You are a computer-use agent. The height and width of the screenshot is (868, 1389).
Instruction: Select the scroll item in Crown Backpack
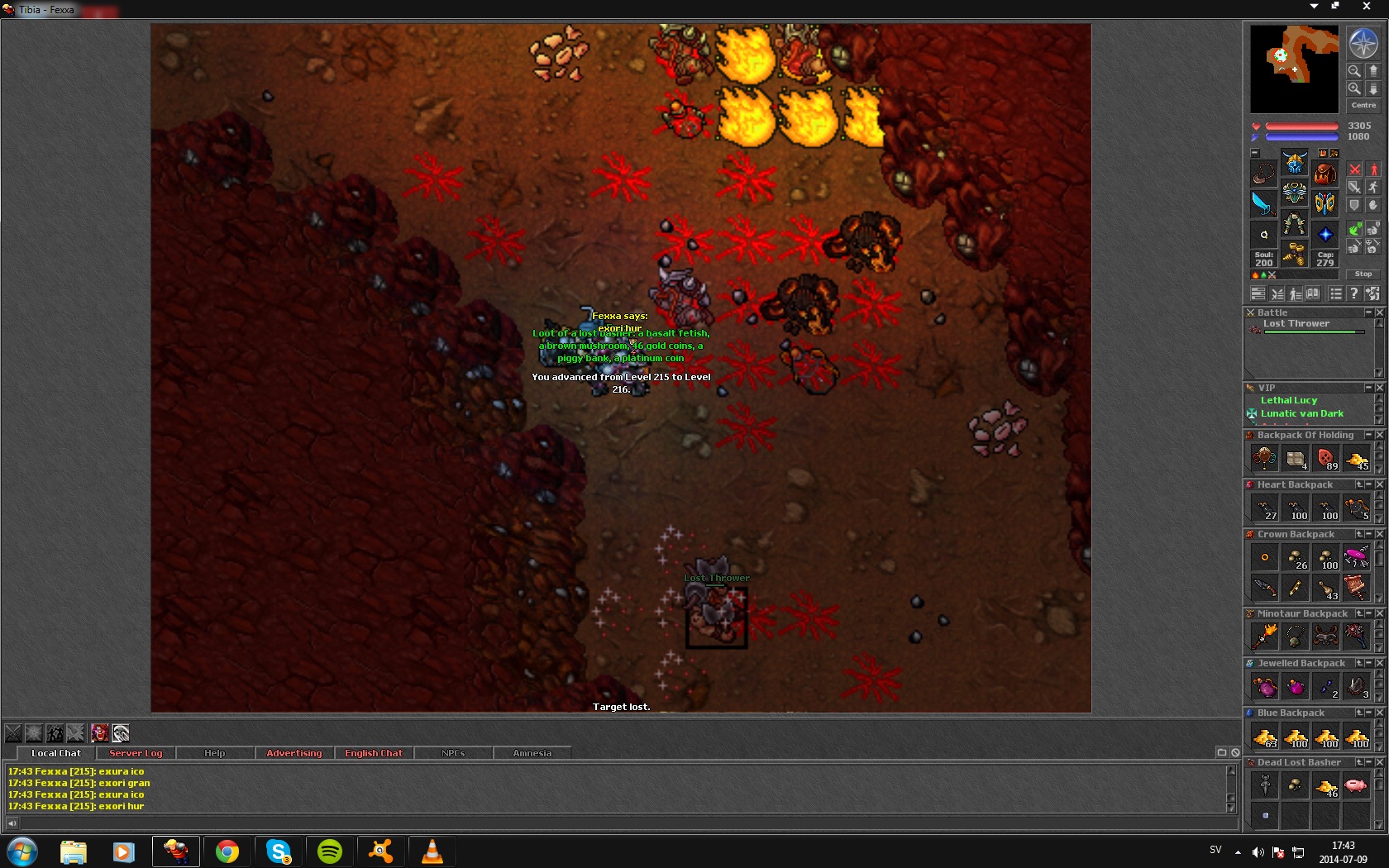coord(1355,587)
